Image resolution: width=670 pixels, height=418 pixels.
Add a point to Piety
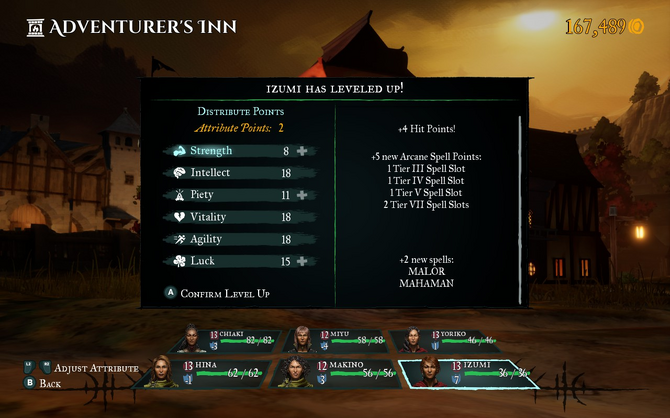tap(301, 195)
